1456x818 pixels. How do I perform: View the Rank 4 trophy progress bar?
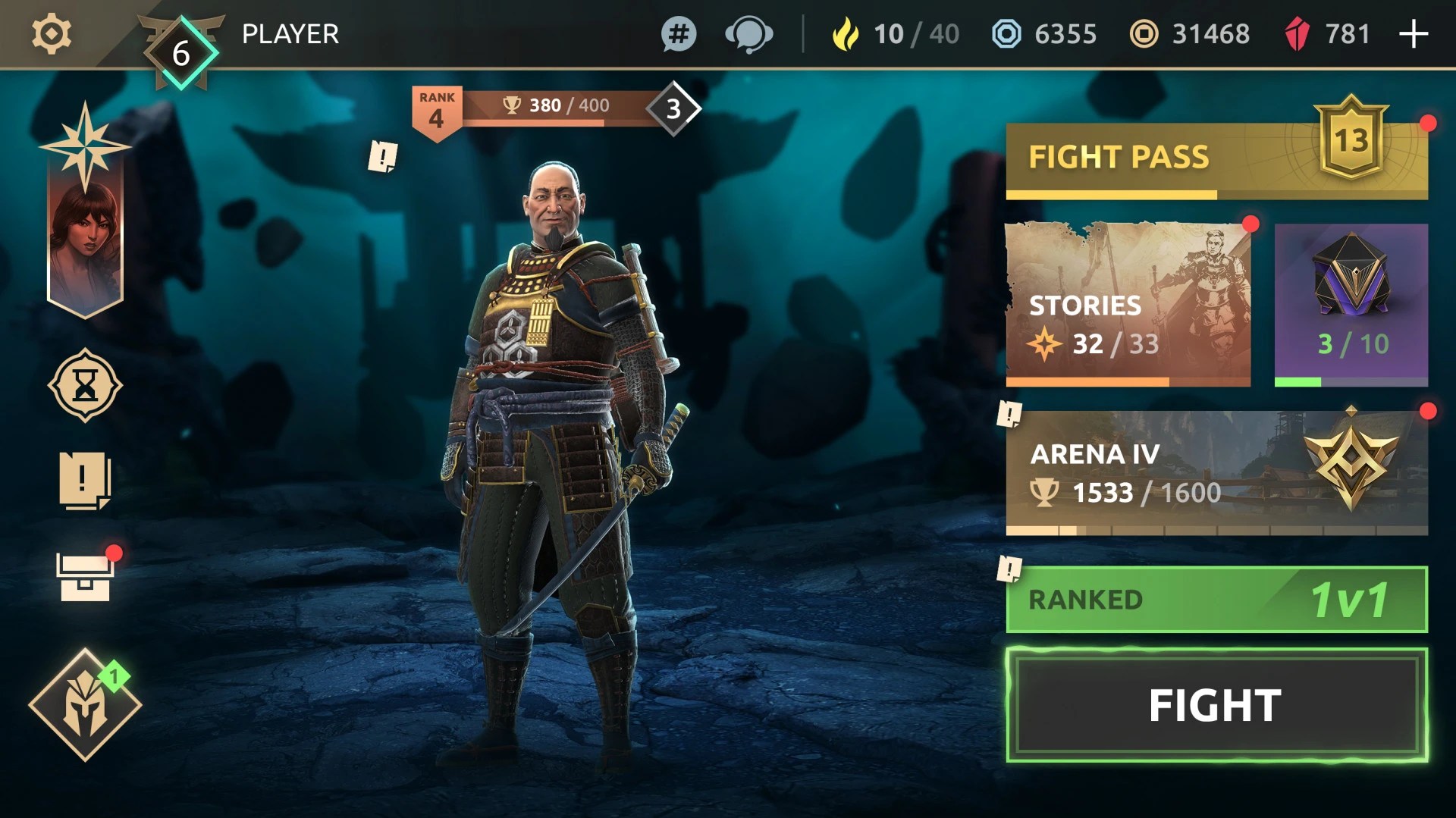pyautogui.click(x=557, y=107)
